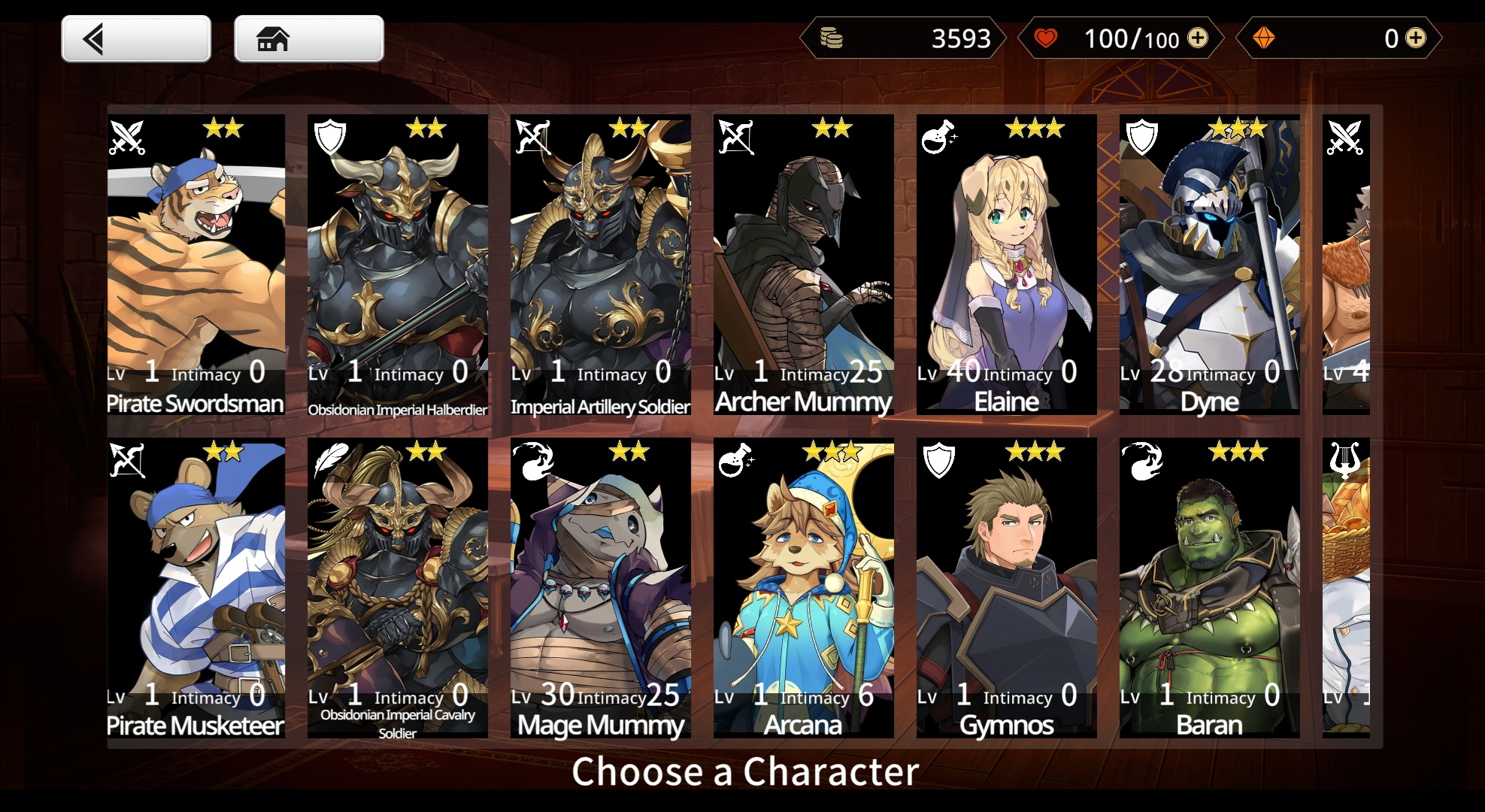This screenshot has width=1485, height=812.
Task: Pick Baran the orc card
Action: (1210, 587)
